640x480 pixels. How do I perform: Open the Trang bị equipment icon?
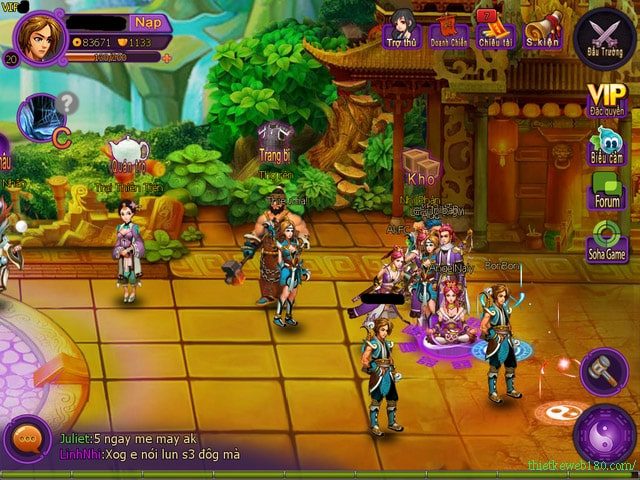(x=274, y=142)
